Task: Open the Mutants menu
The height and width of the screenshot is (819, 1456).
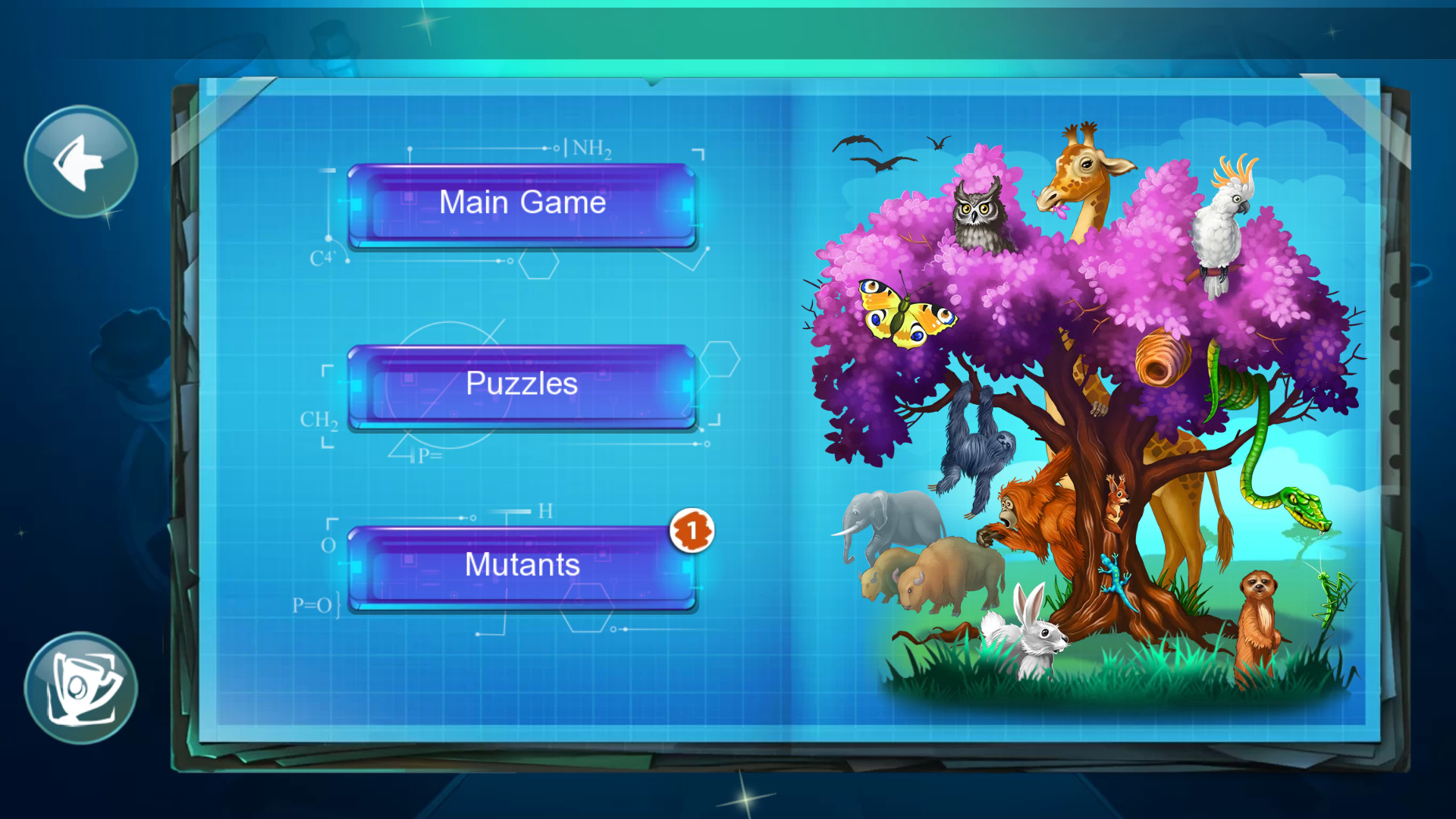Action: coord(521,565)
